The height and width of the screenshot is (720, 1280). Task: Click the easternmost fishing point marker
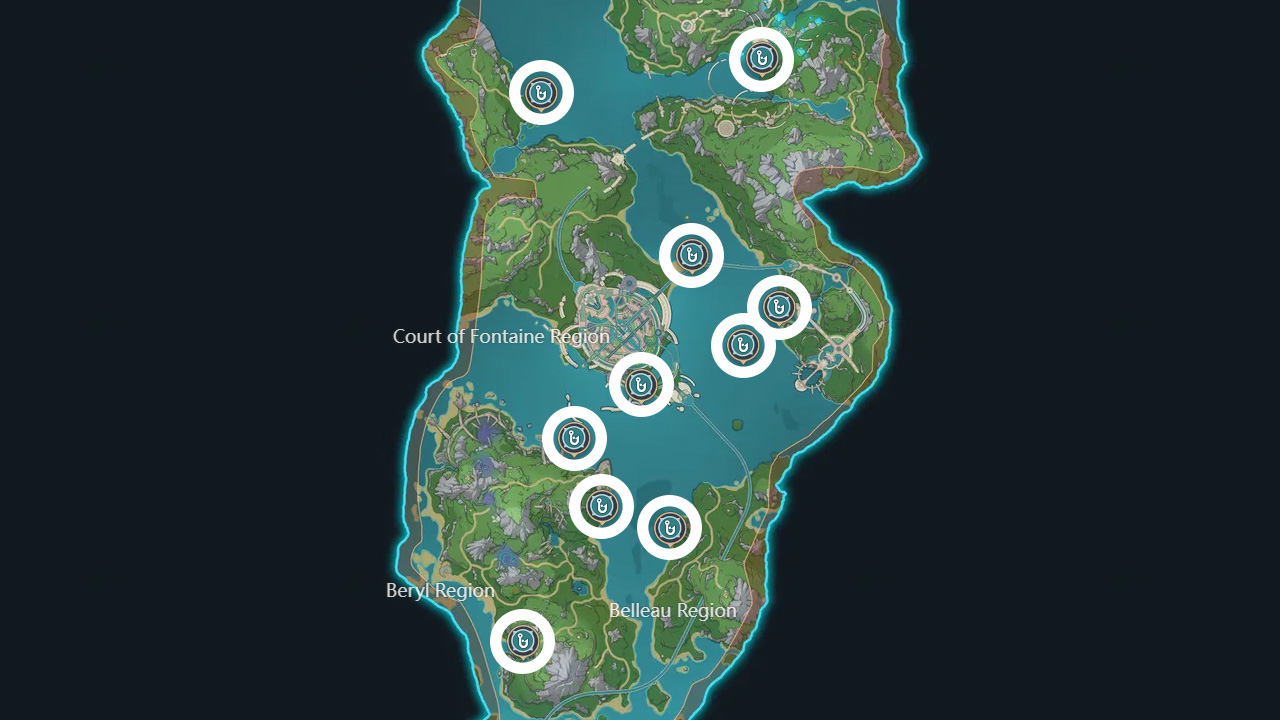[x=778, y=307]
